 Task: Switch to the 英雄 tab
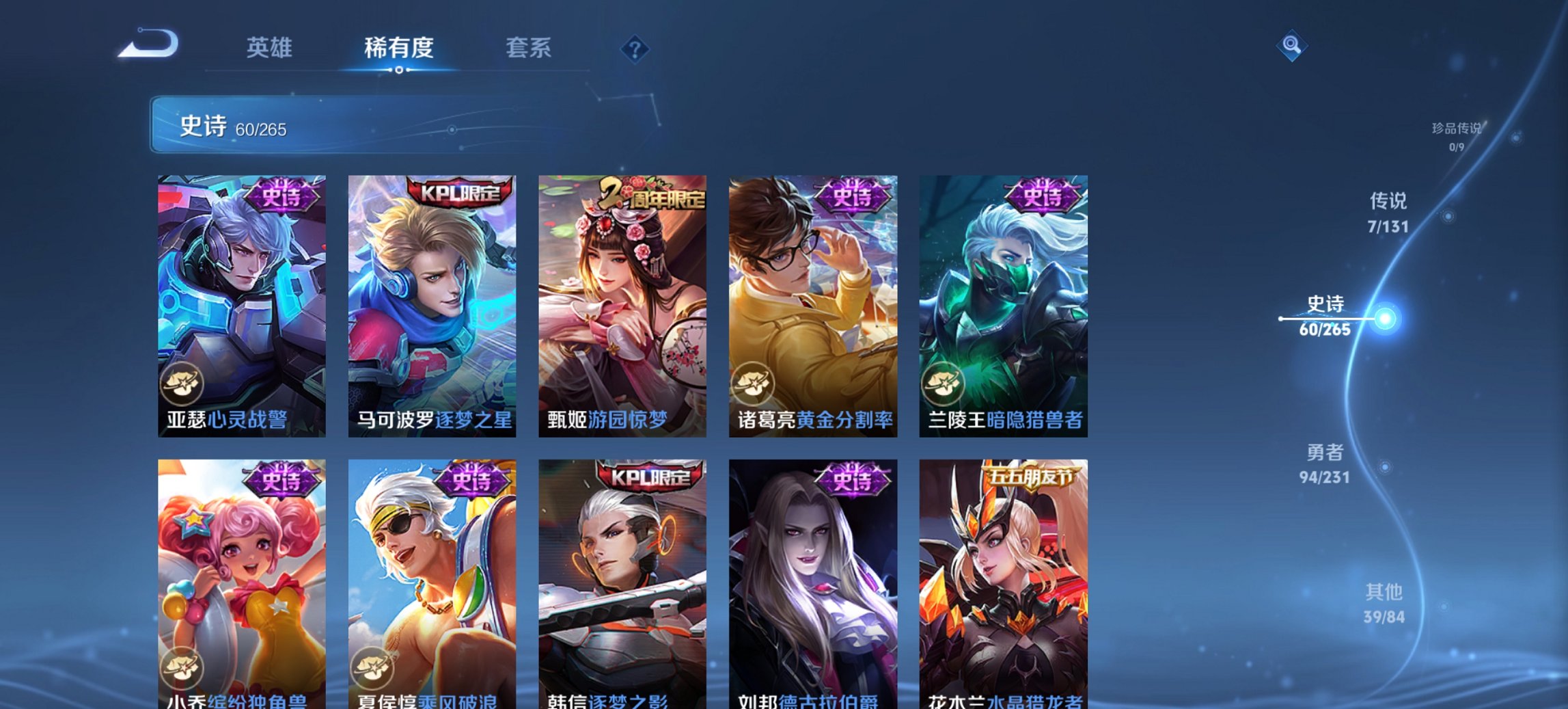pyautogui.click(x=270, y=48)
